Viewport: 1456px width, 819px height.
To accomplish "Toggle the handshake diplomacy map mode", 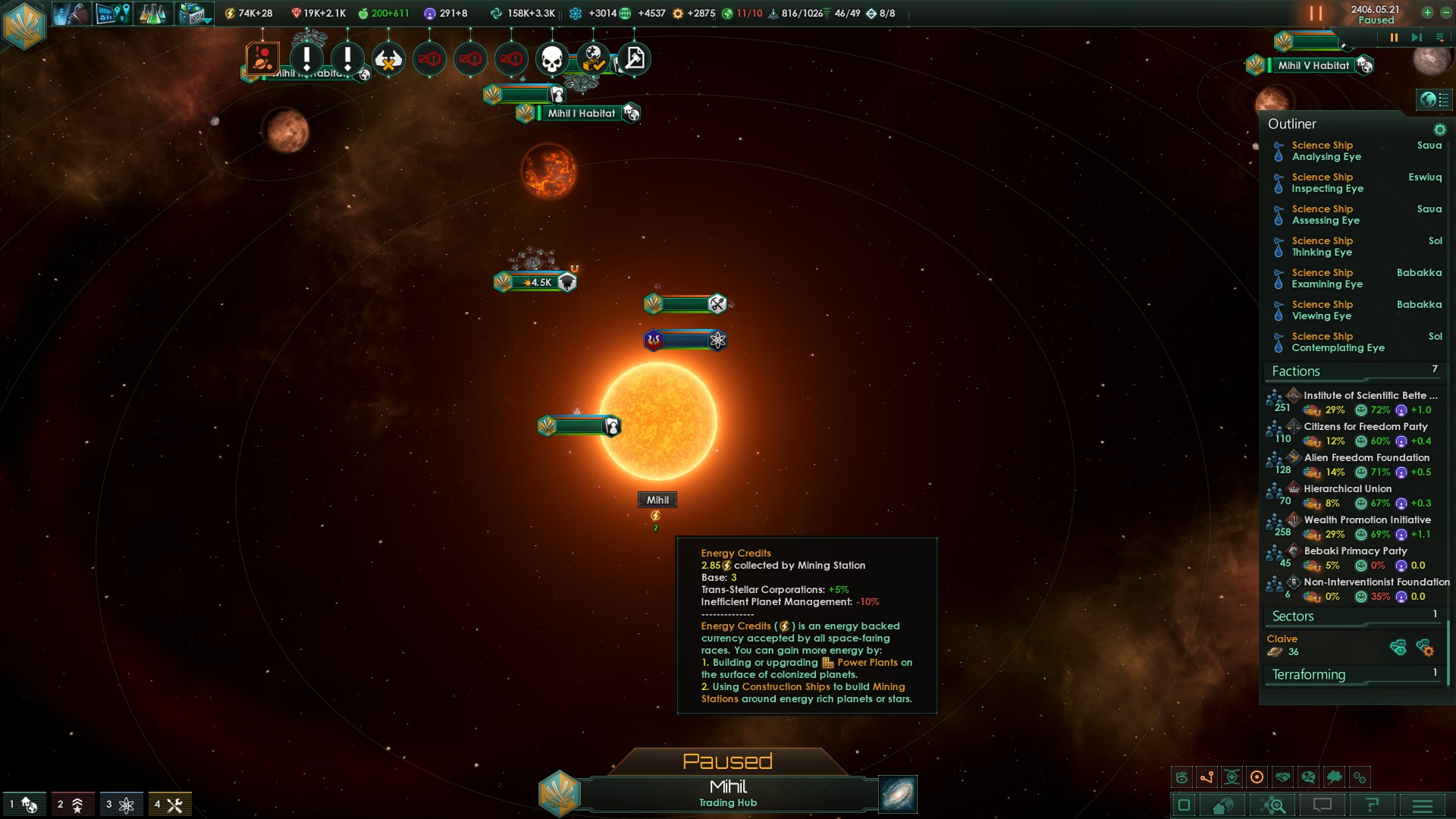I will [1283, 777].
